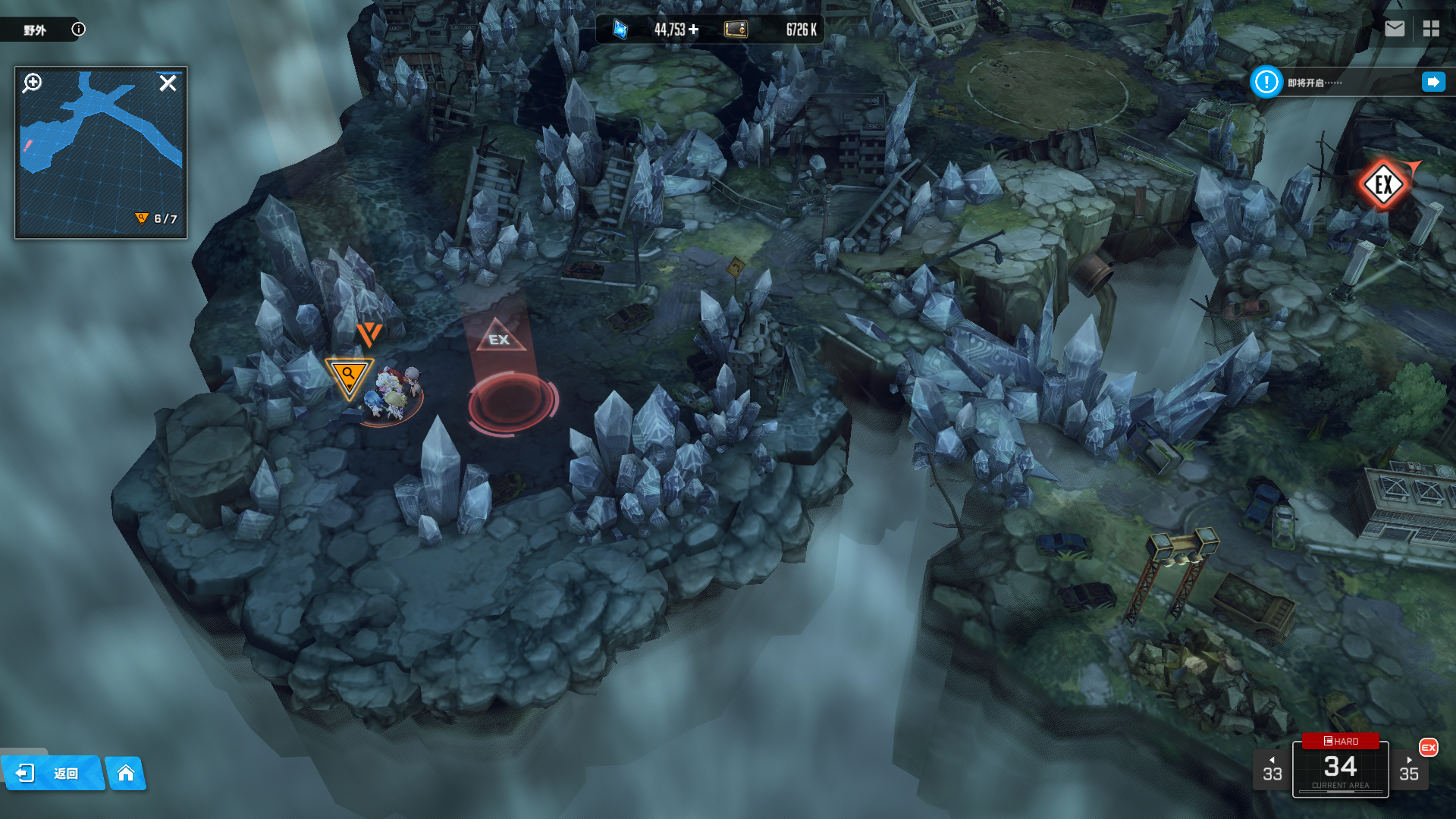Open the grid menu icon

coord(1431,29)
